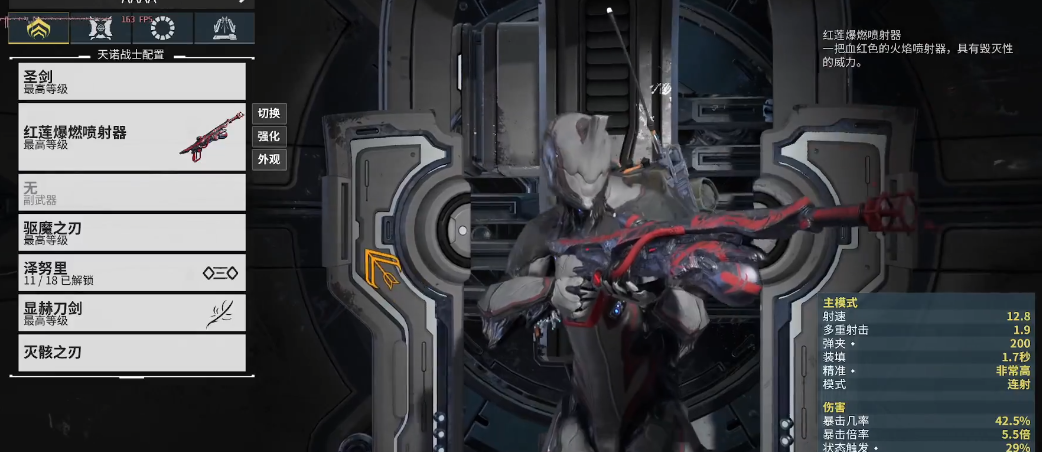1042x452 pixels.
Task: Select the 红莲爆燃喷射器 primary weapon row
Action: click(131, 137)
